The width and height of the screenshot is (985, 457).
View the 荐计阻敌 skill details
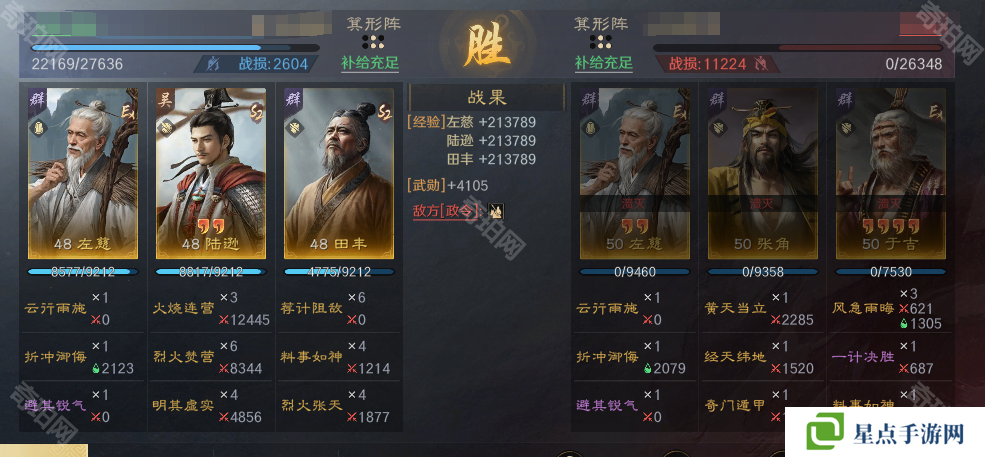(311, 309)
